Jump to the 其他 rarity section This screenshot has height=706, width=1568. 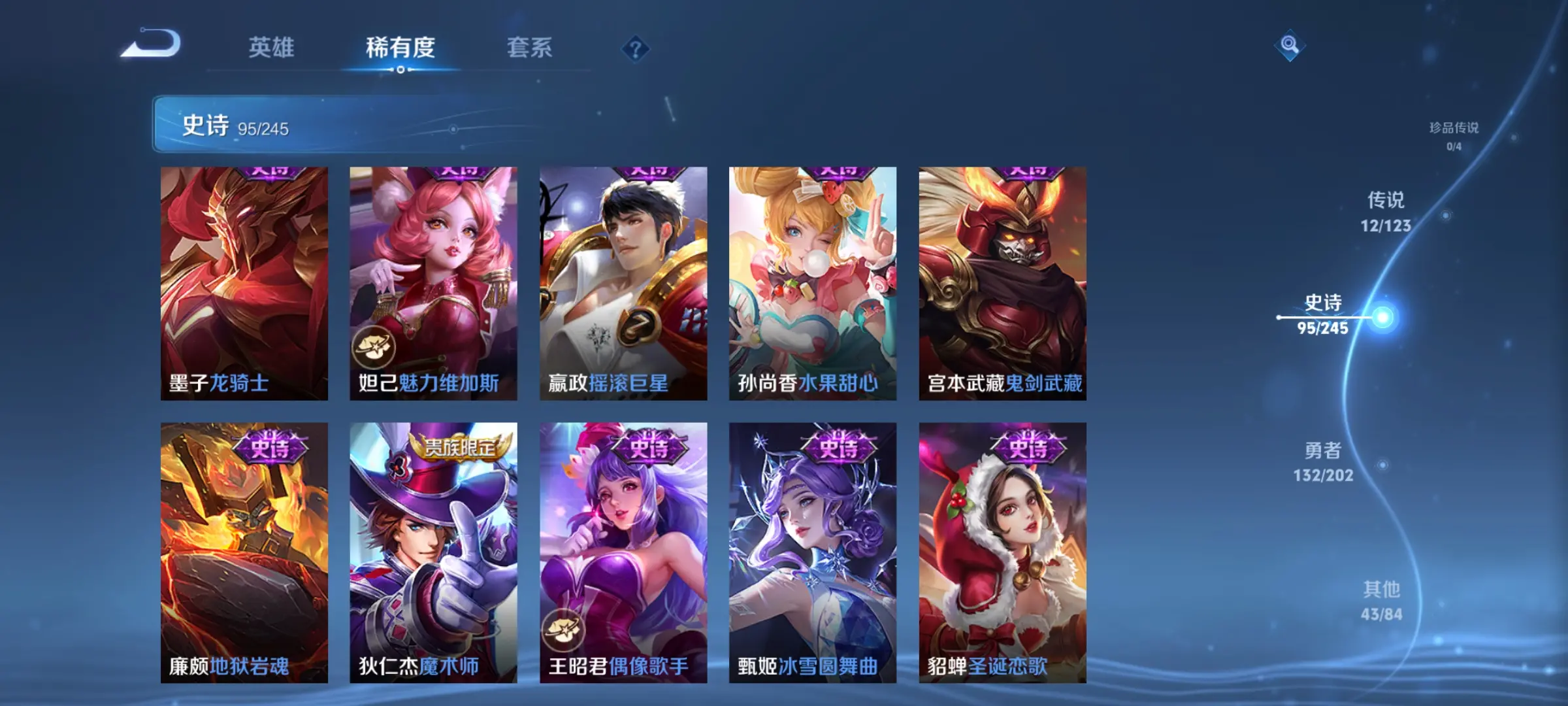click(x=1381, y=601)
